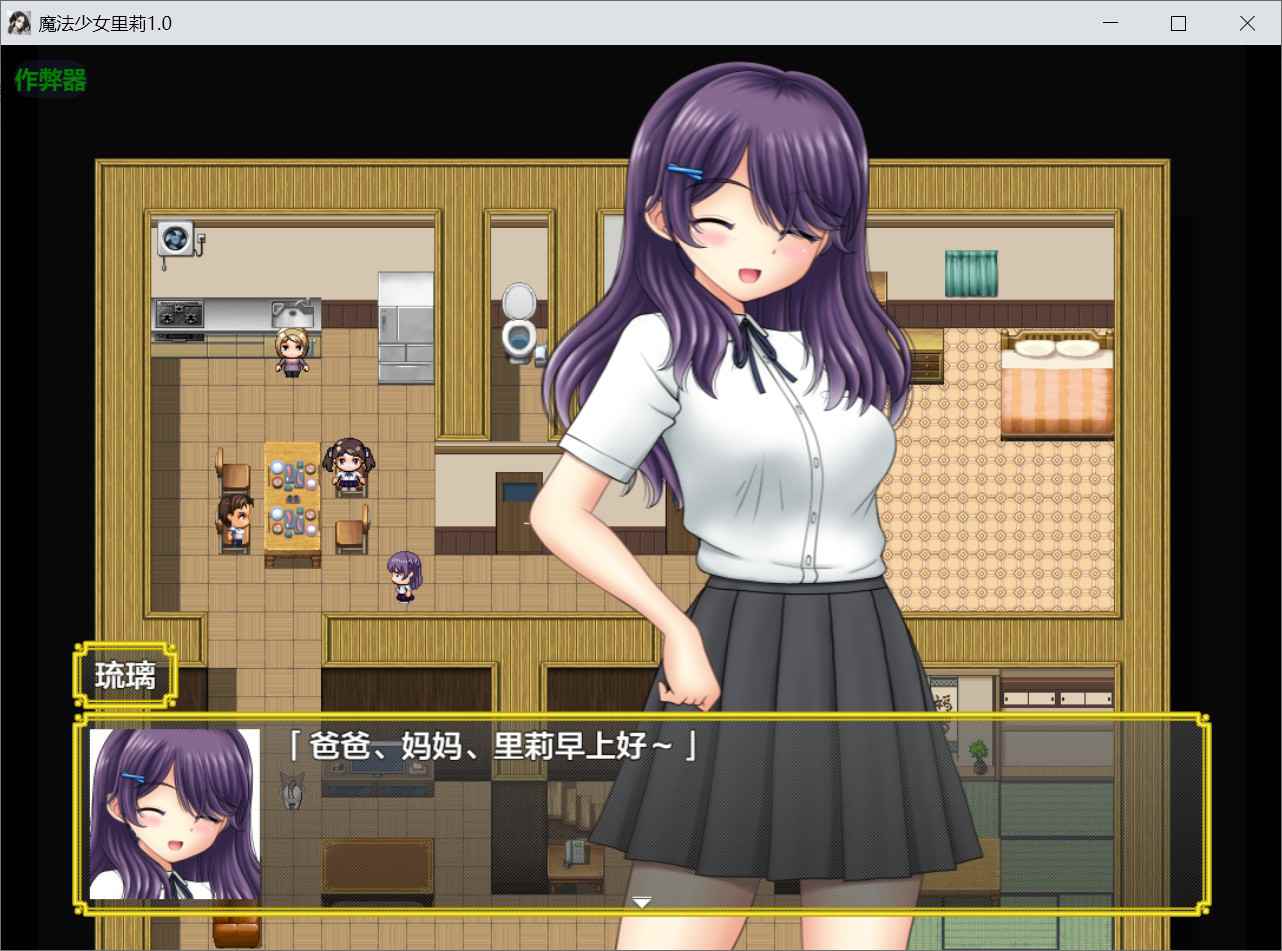Advance dialogue with the white arrow indicator
The width and height of the screenshot is (1282, 951).
point(642,901)
